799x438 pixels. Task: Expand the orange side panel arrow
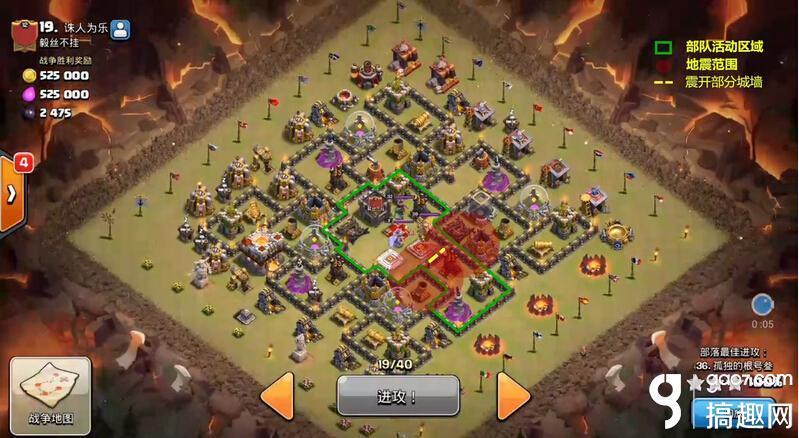[11, 193]
